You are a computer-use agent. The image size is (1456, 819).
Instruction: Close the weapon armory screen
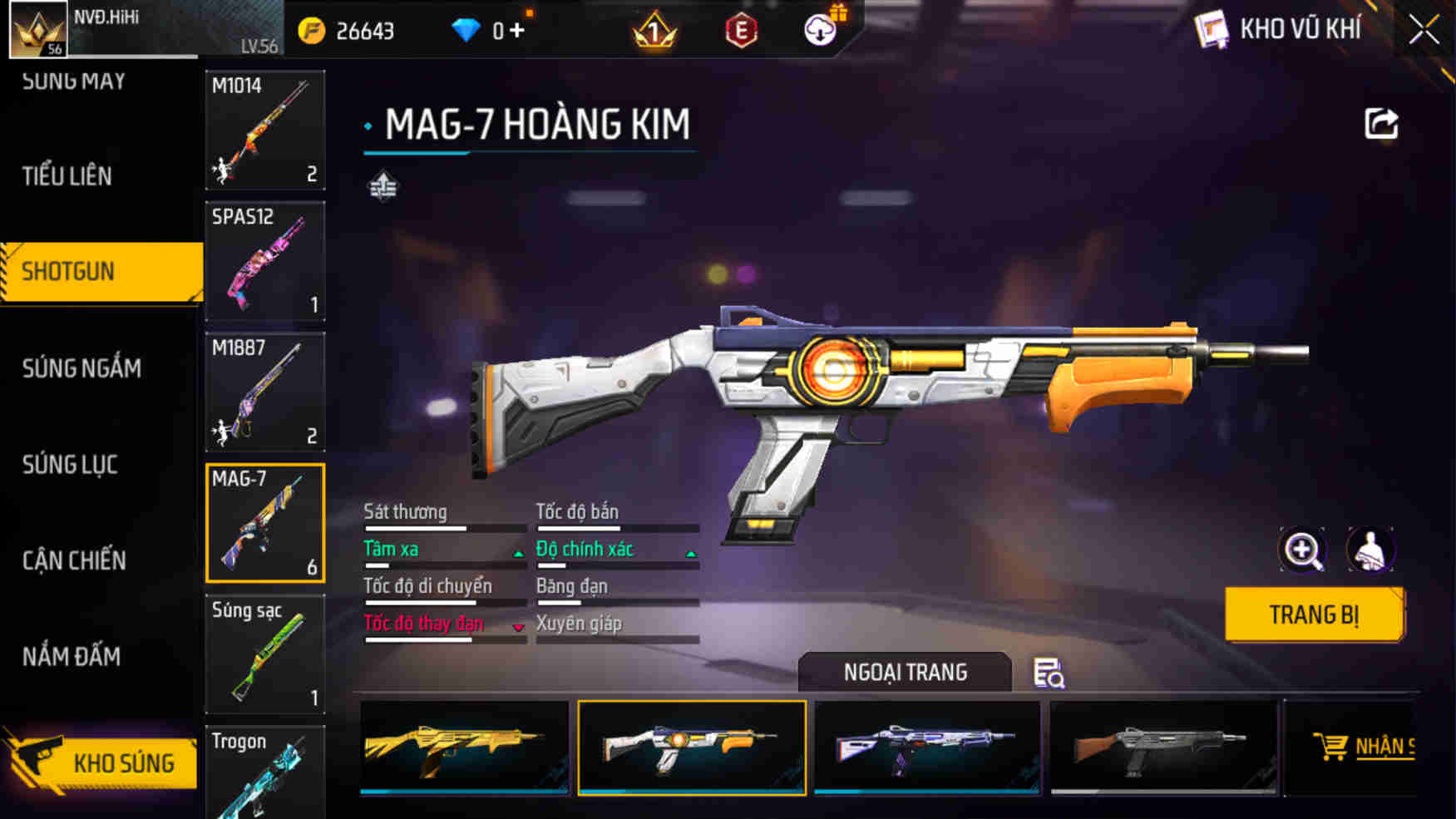1424,31
